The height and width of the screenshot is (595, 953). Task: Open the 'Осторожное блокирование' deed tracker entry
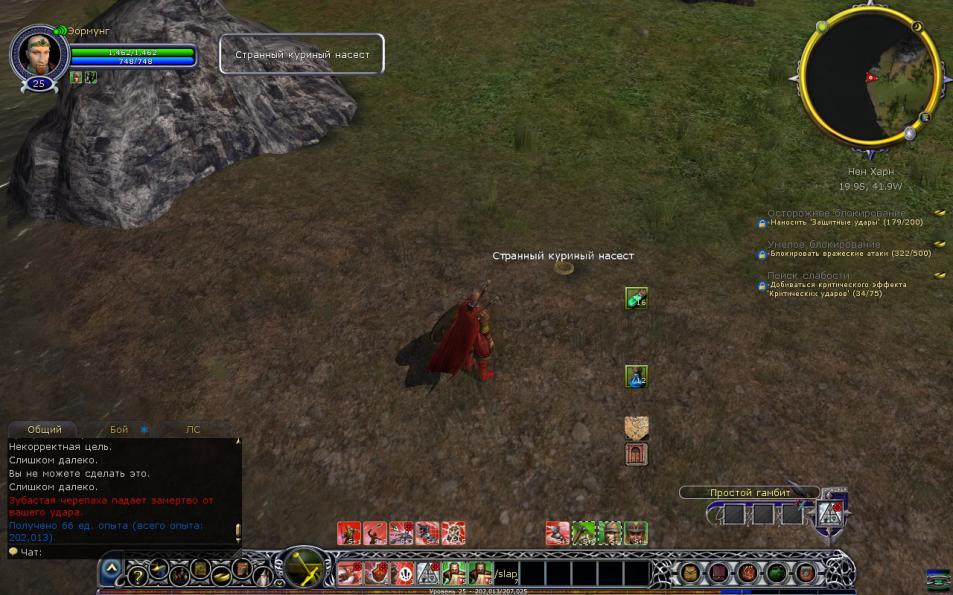(836, 213)
